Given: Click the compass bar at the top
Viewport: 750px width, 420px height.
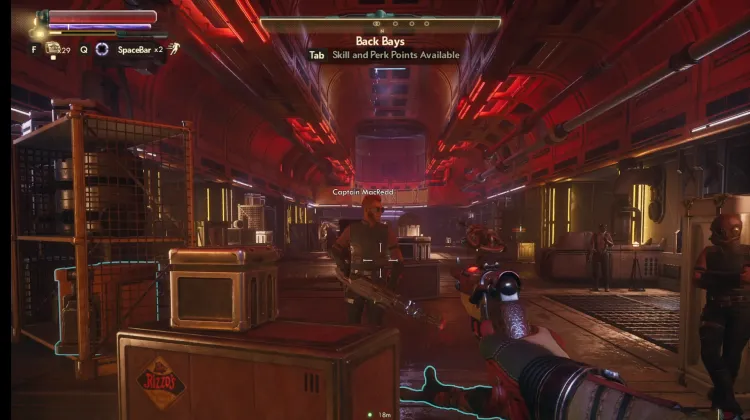Looking at the screenshot, I should 381,22.
